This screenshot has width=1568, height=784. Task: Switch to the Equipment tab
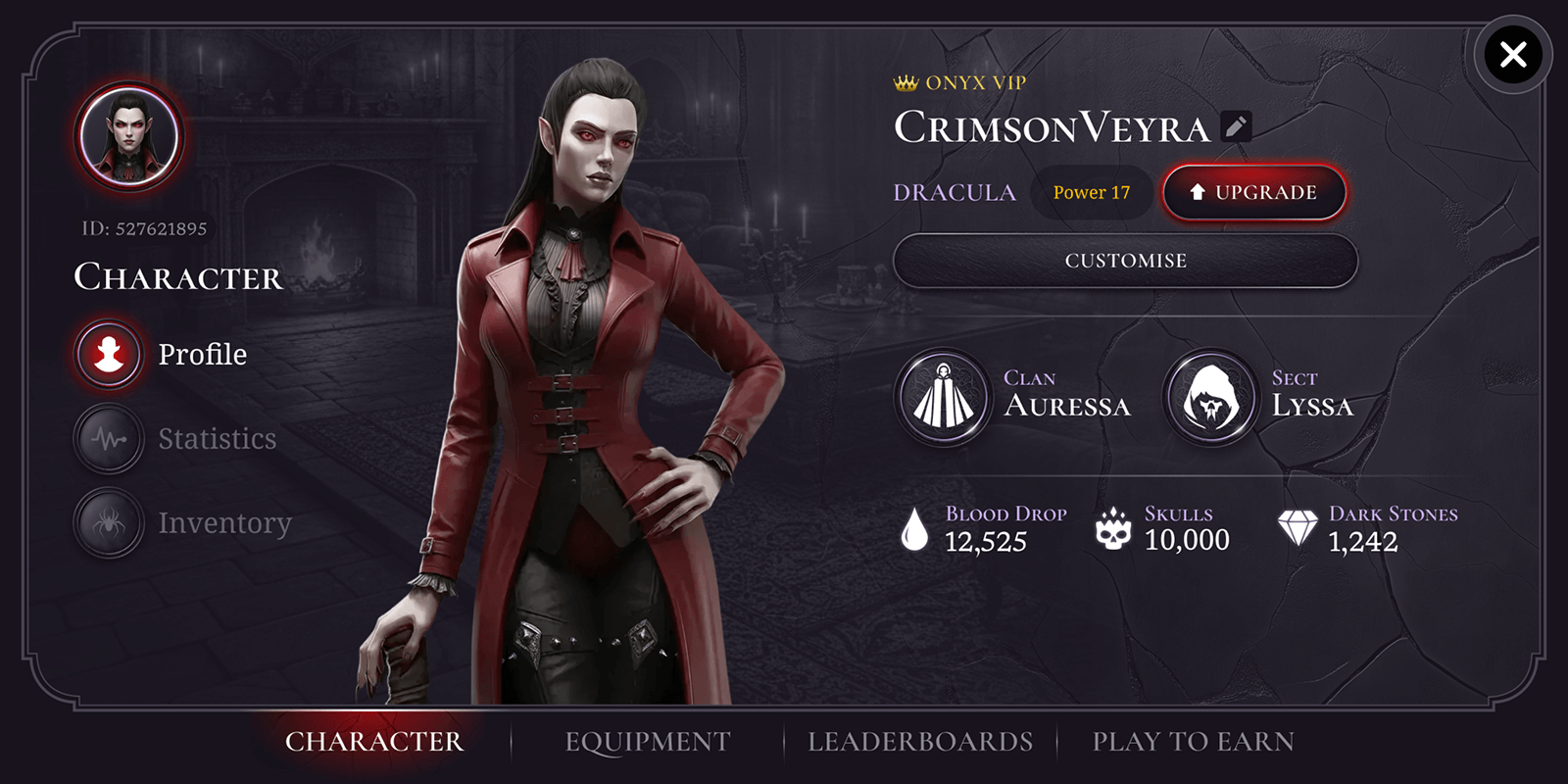645,741
